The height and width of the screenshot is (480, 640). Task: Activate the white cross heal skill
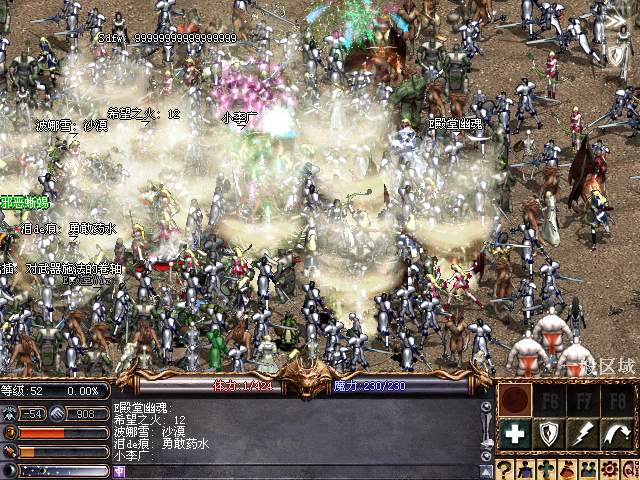pyautogui.click(x=515, y=433)
